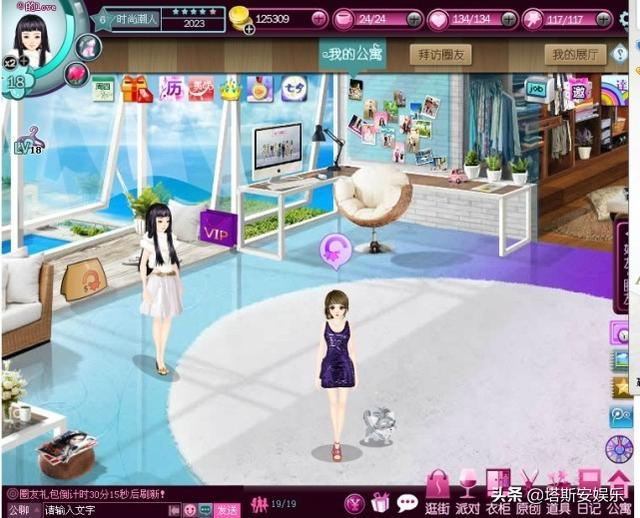This screenshot has width=640, height=518.
Task: Open the 道具 items menu
Action: pyautogui.click(x=558, y=492)
